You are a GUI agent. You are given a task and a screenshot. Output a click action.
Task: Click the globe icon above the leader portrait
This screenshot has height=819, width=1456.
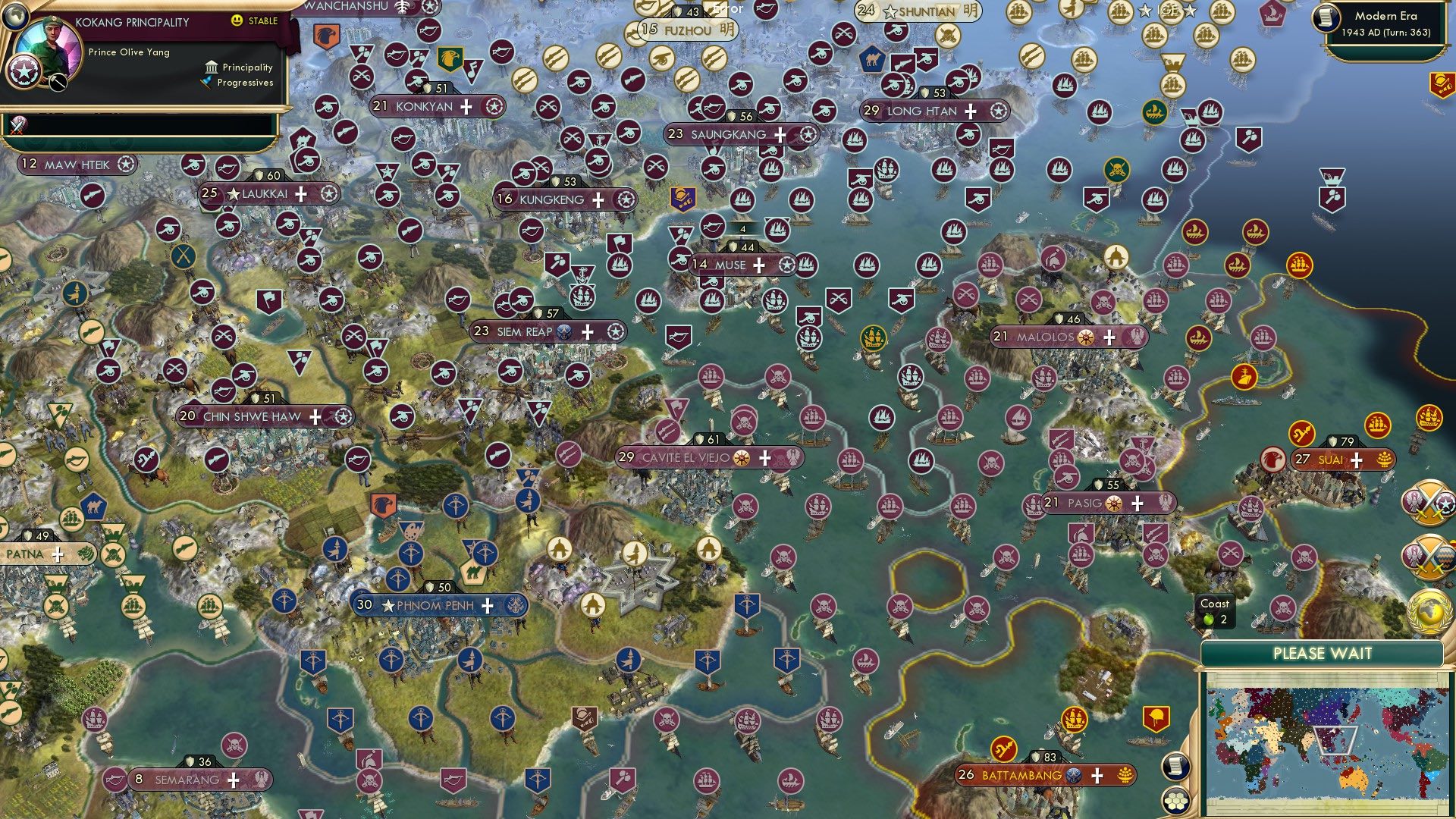[17, 15]
